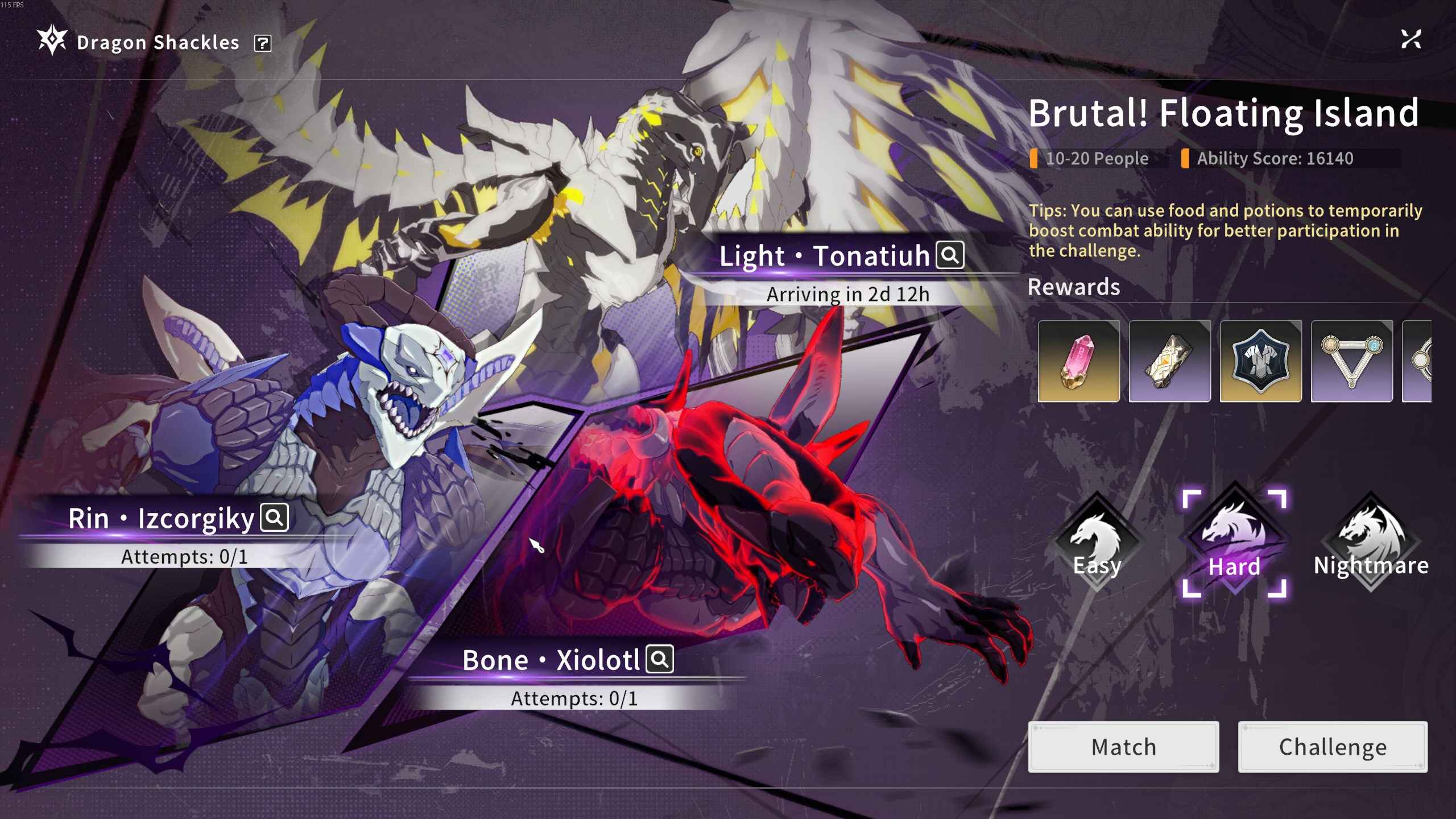Select Easy difficulty
This screenshot has width=1456, height=819.
[1097, 542]
